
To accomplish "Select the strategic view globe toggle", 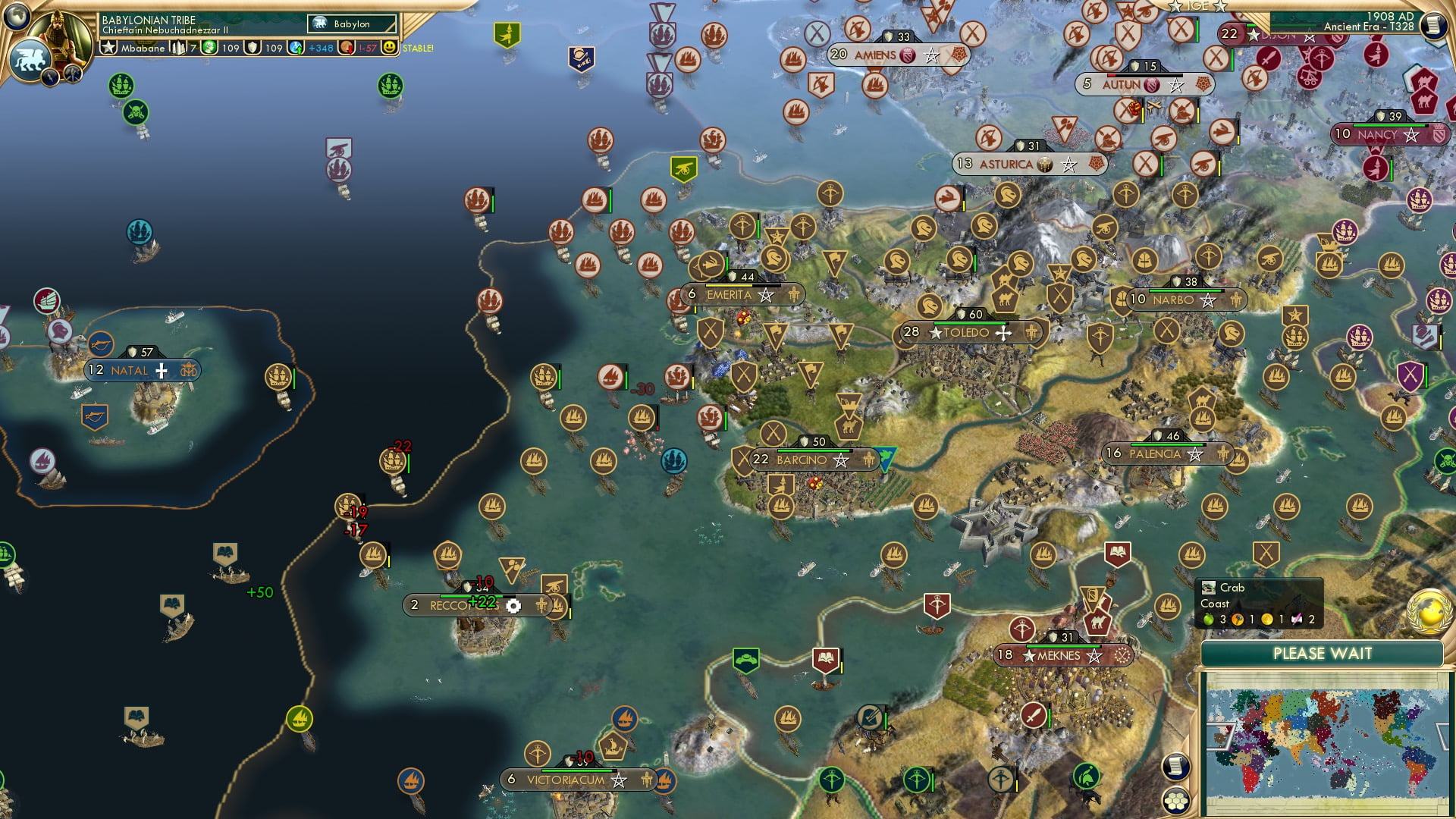I will [17, 18].
